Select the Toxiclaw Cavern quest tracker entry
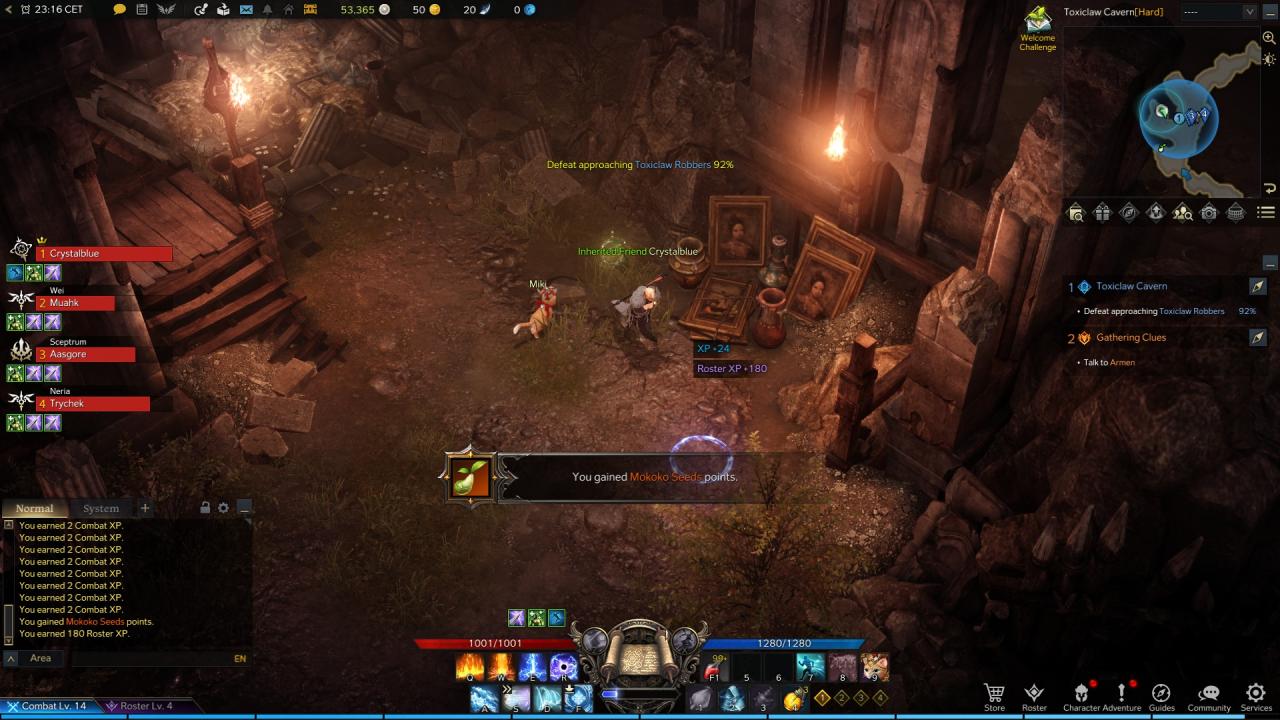This screenshot has width=1280, height=720. pyautogui.click(x=1131, y=286)
